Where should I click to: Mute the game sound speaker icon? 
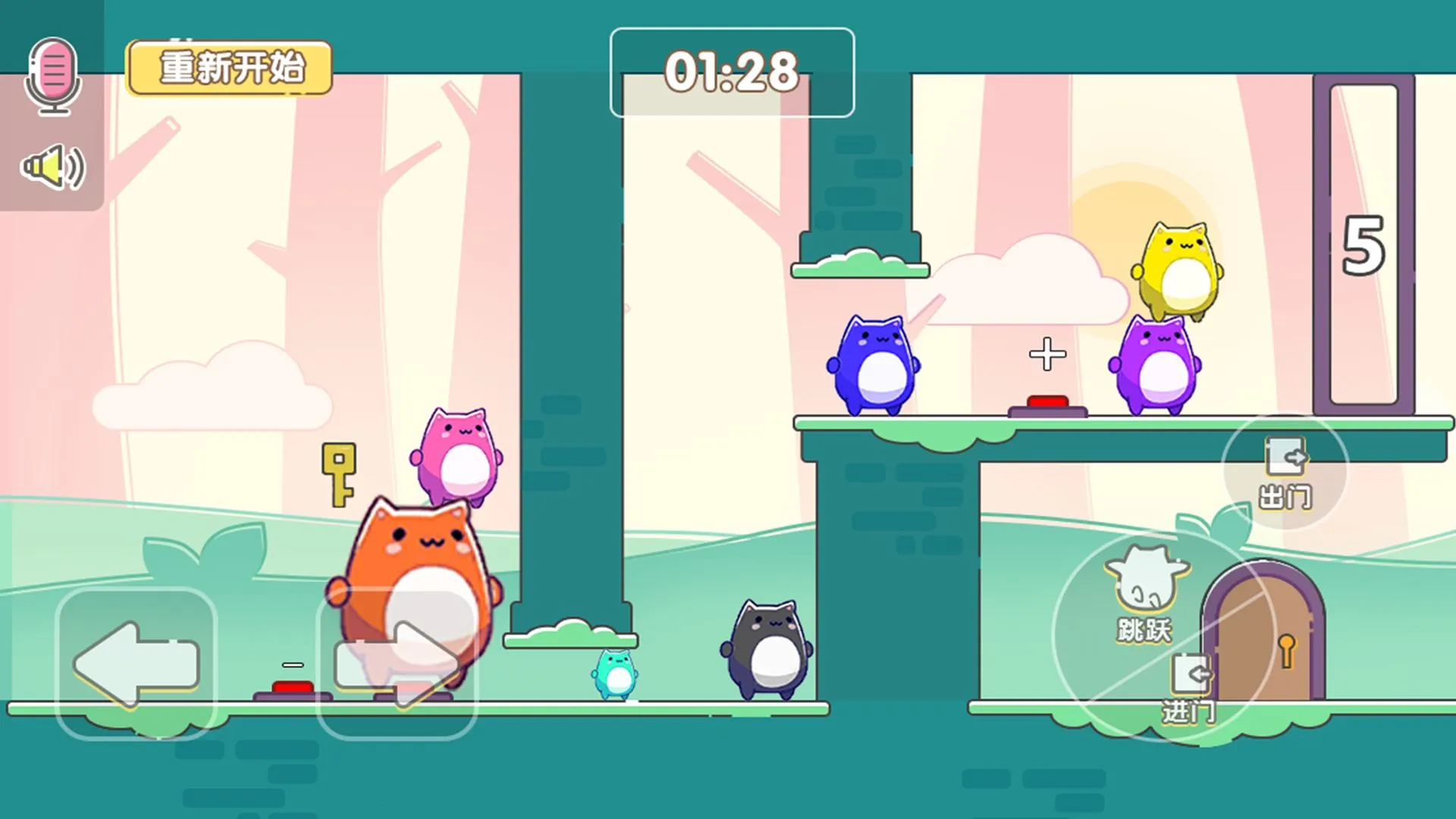53,168
